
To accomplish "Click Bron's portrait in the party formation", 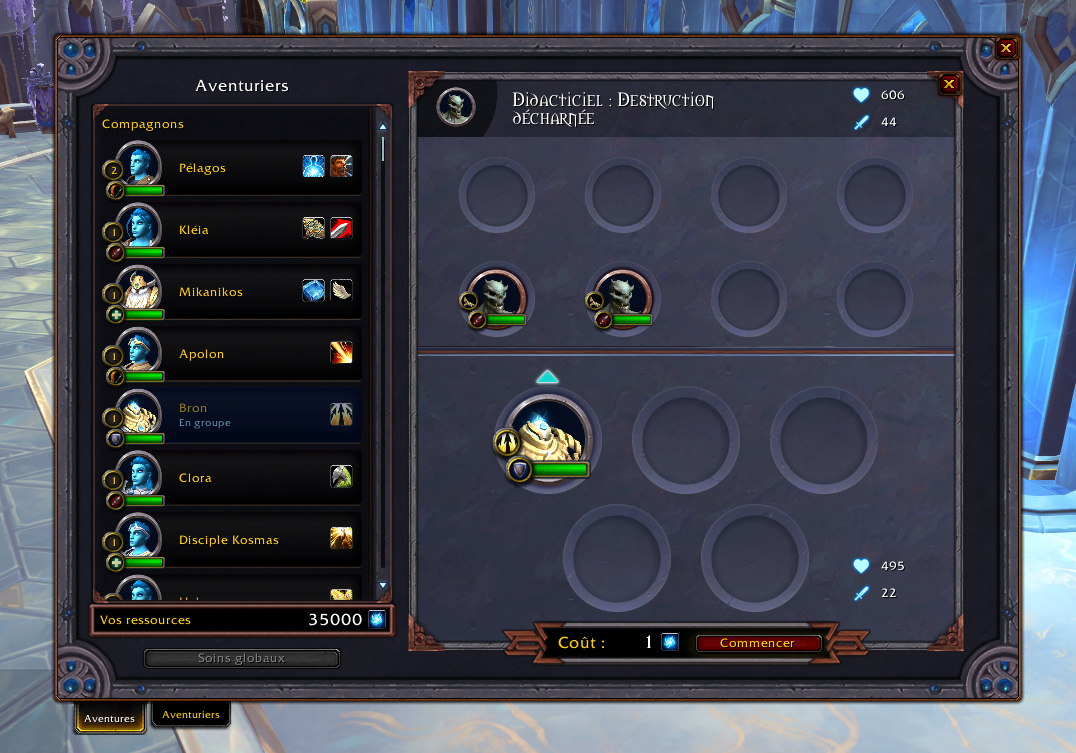I will pyautogui.click(x=546, y=437).
